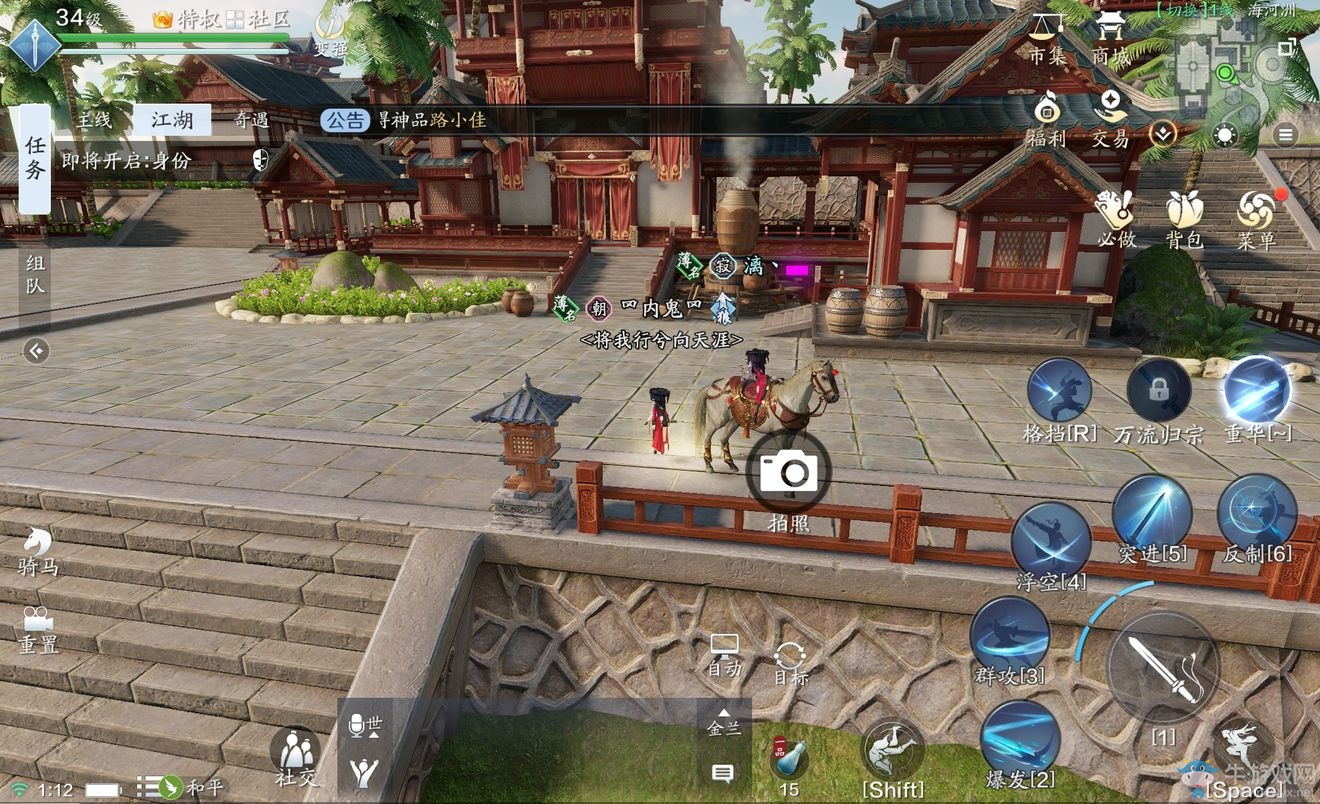Open the 福利 welfare rewards icon

tap(1047, 116)
